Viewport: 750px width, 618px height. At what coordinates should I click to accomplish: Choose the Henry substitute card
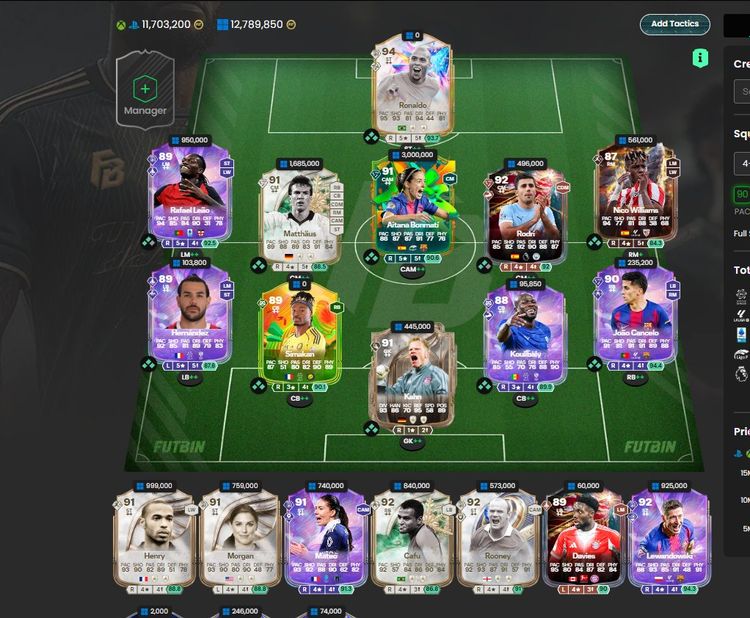click(154, 537)
